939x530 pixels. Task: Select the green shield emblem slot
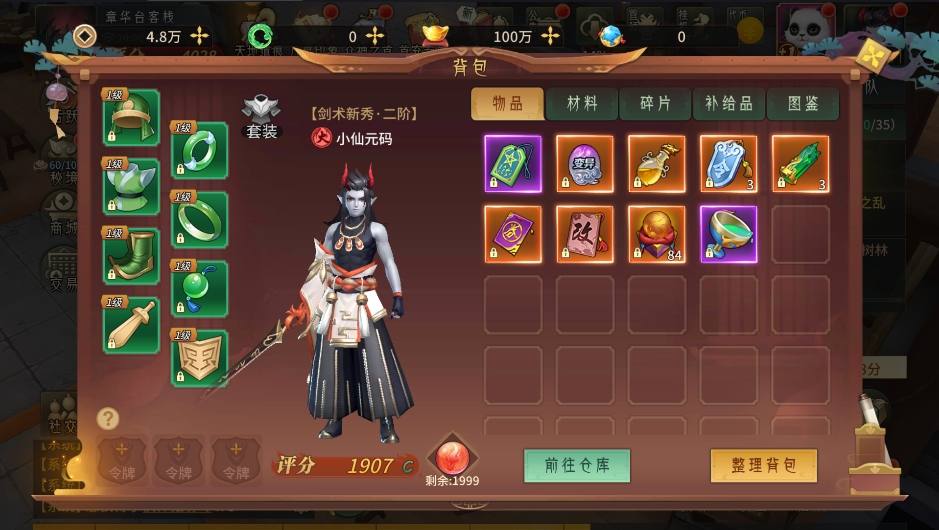click(199, 358)
